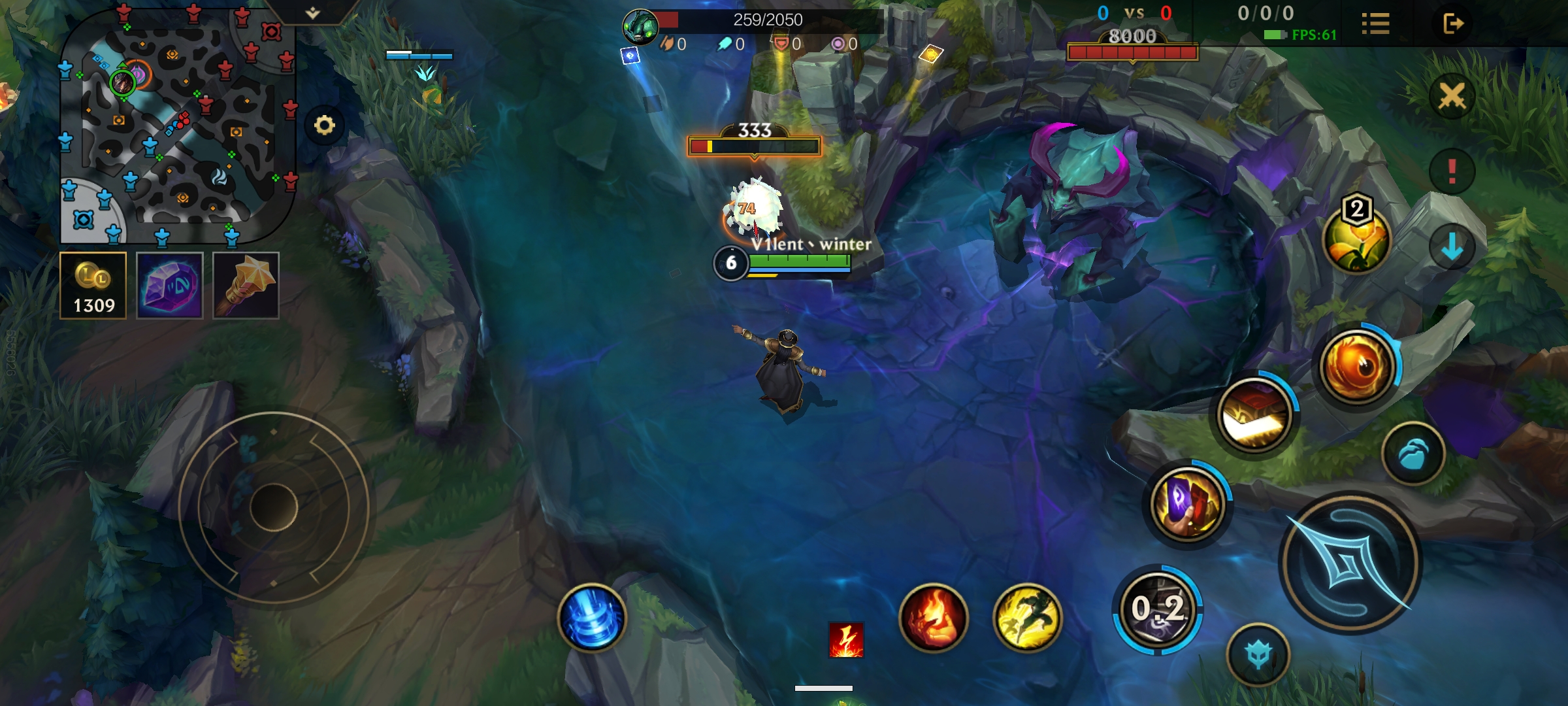Screen dimensions: 1568x706
Task: Buy the suggested golden rod item
Action: click(x=246, y=286)
